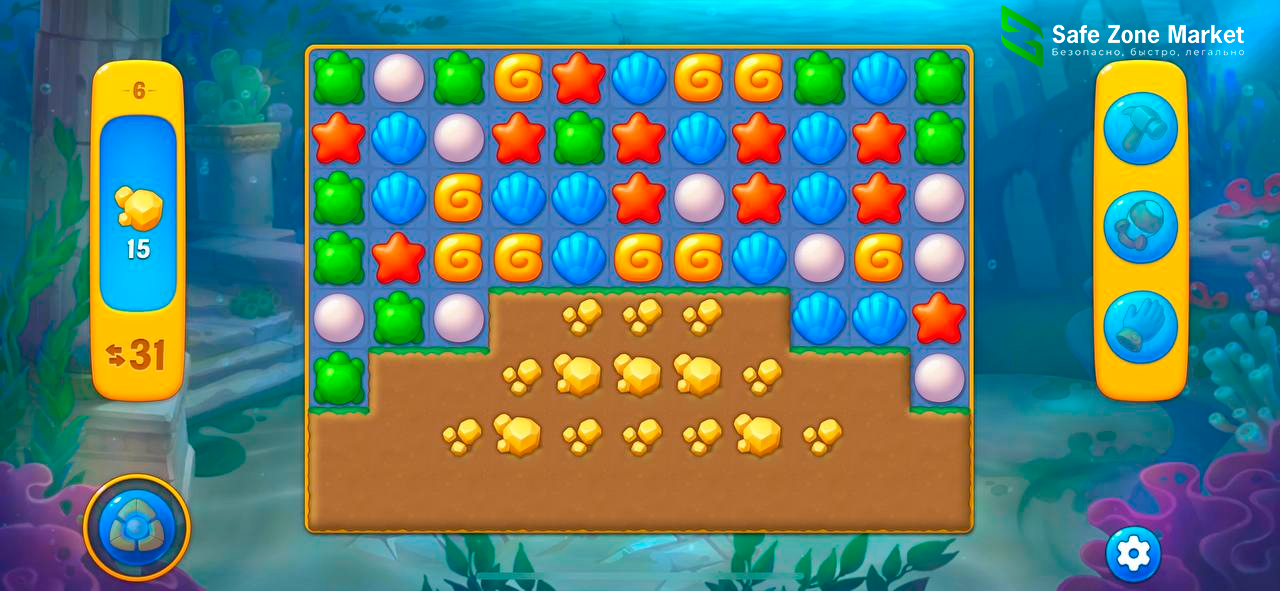
Task: Activate the diving helmet booster
Action: (1140, 227)
